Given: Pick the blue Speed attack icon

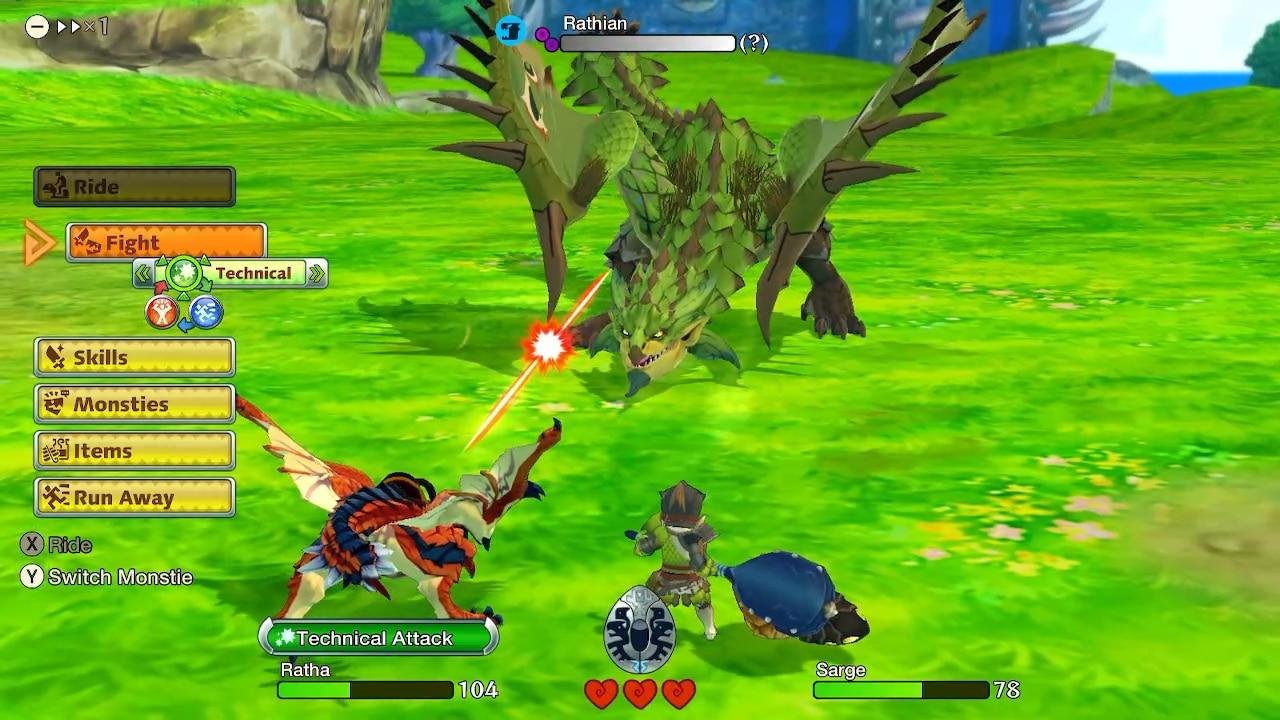Looking at the screenshot, I should pos(206,313).
